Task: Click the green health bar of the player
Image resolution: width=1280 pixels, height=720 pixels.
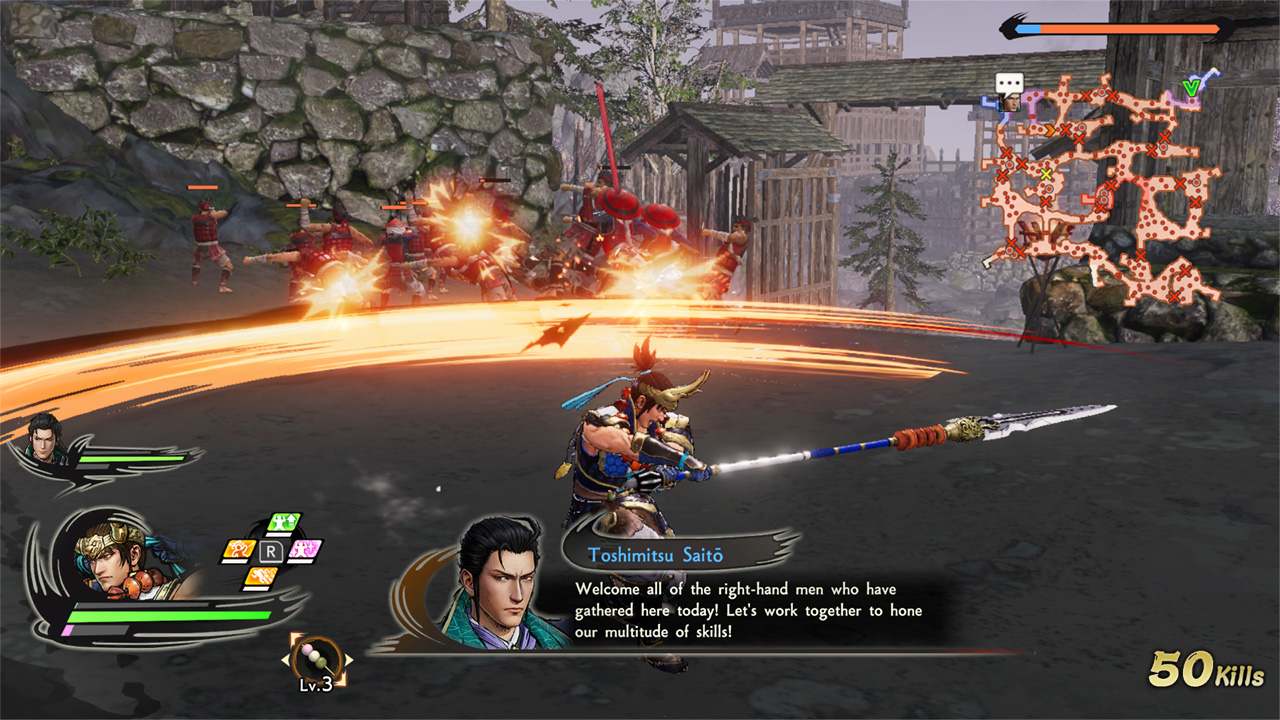Action: coord(170,614)
